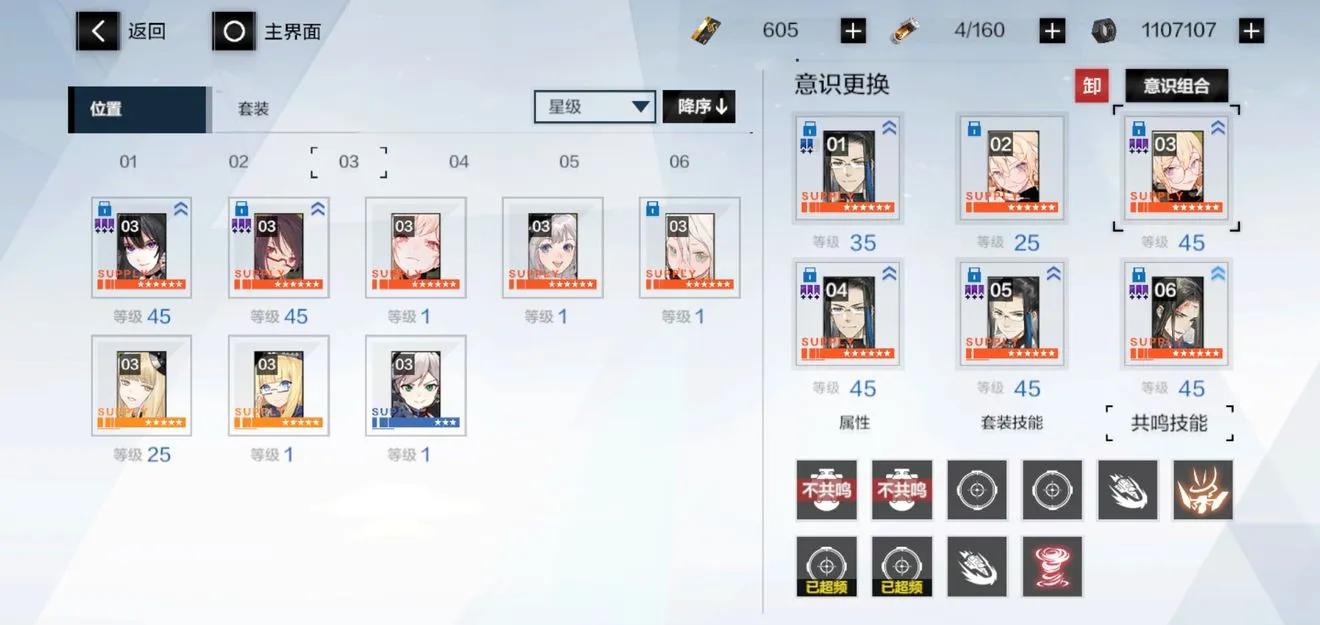Choose position filter 06
This screenshot has width=1320, height=625.
click(x=679, y=161)
